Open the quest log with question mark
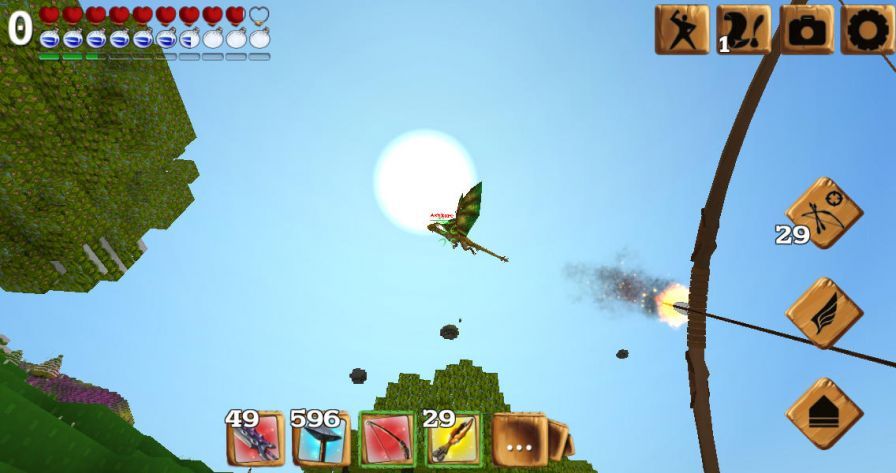 744,29
